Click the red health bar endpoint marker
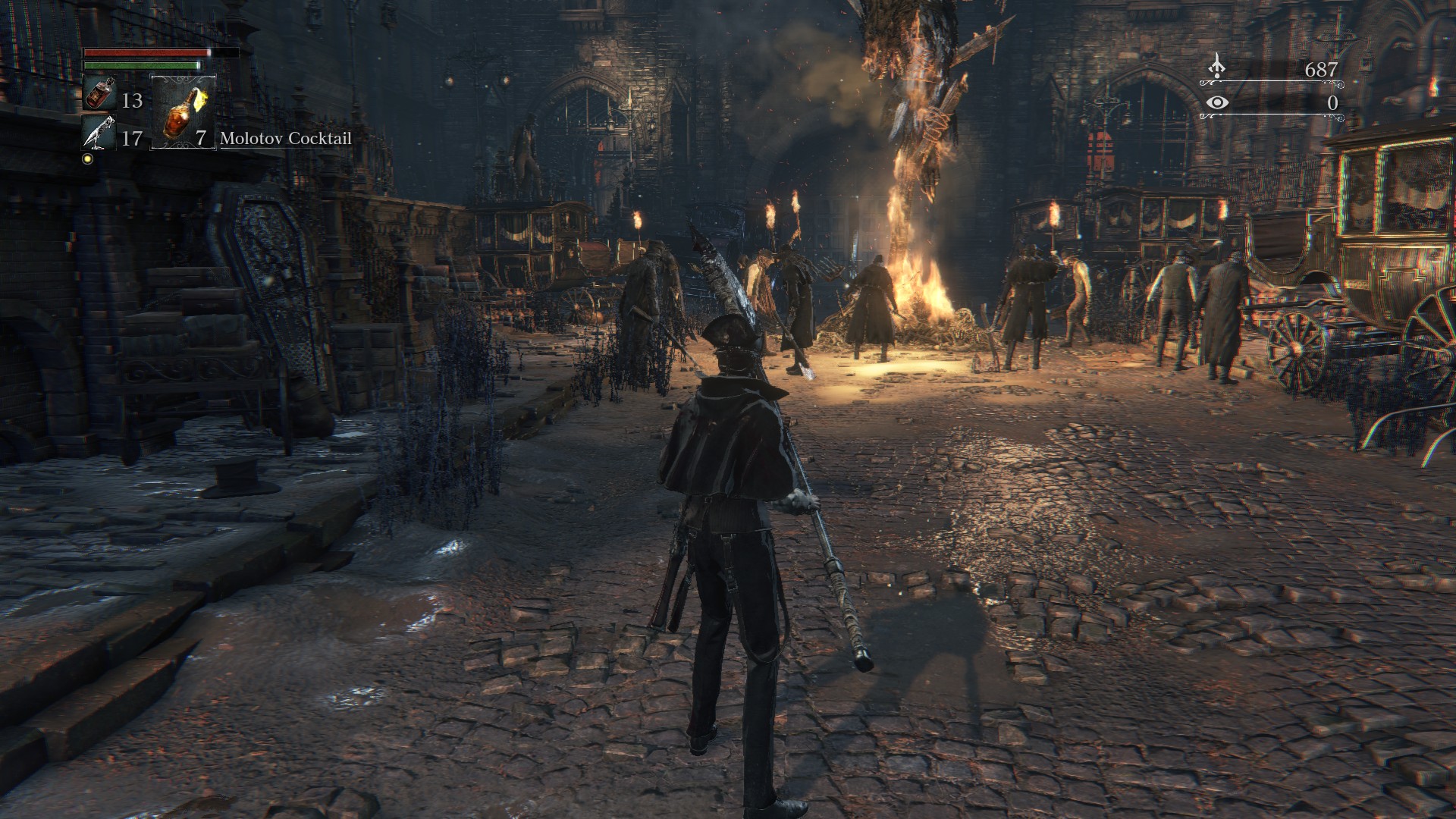Screen dimensions: 1456x819 (209, 52)
